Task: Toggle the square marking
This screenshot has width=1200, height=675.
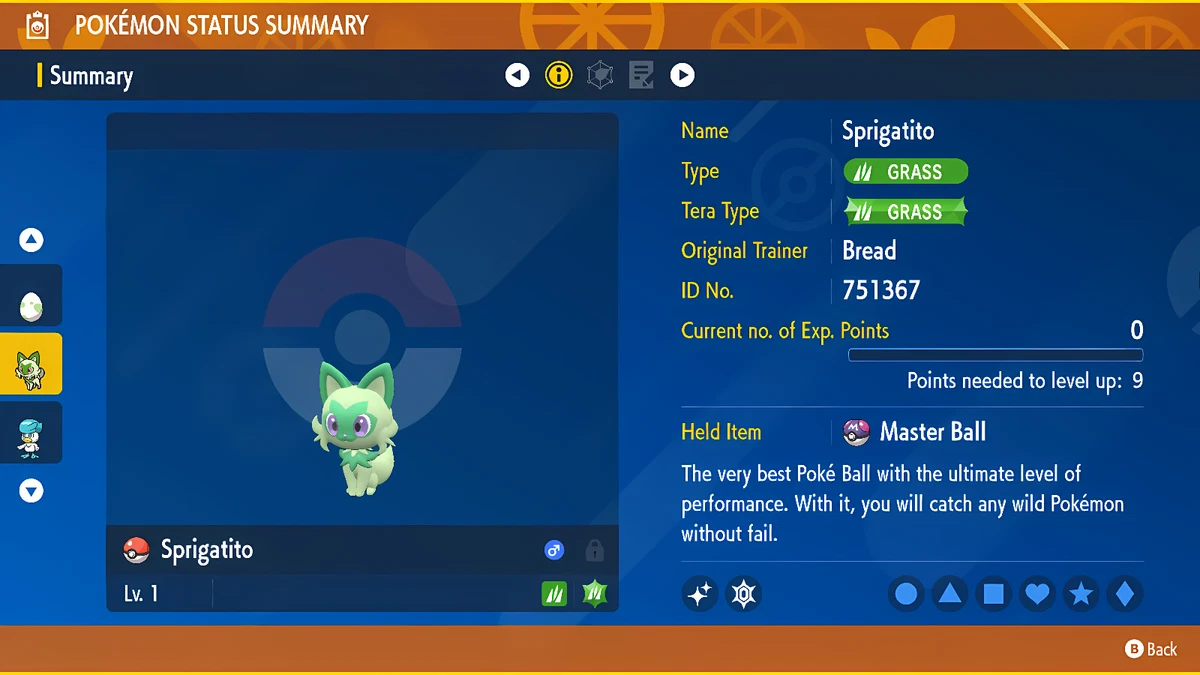Action: coord(994,595)
